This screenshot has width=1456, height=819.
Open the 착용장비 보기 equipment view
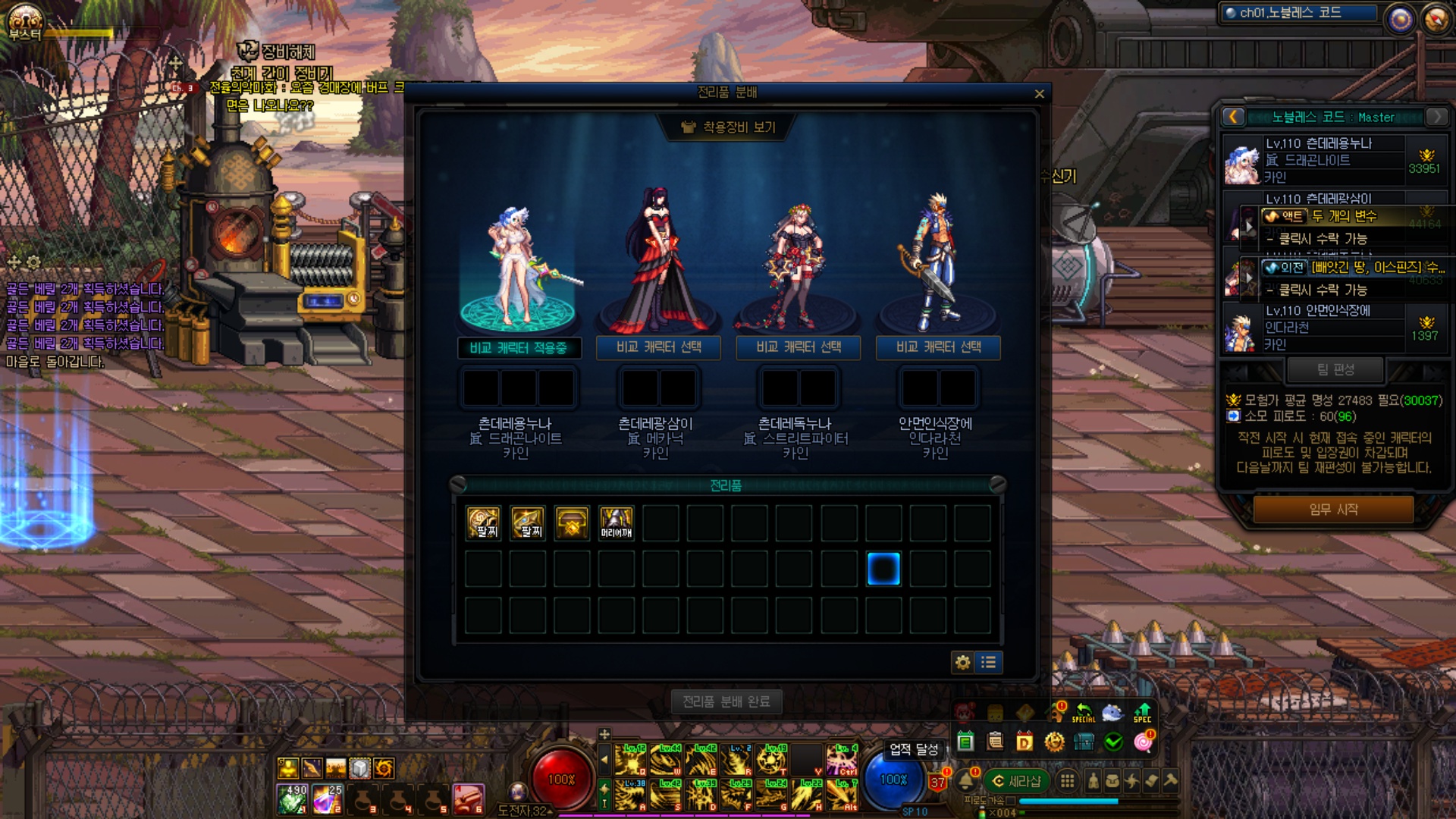coord(730,127)
